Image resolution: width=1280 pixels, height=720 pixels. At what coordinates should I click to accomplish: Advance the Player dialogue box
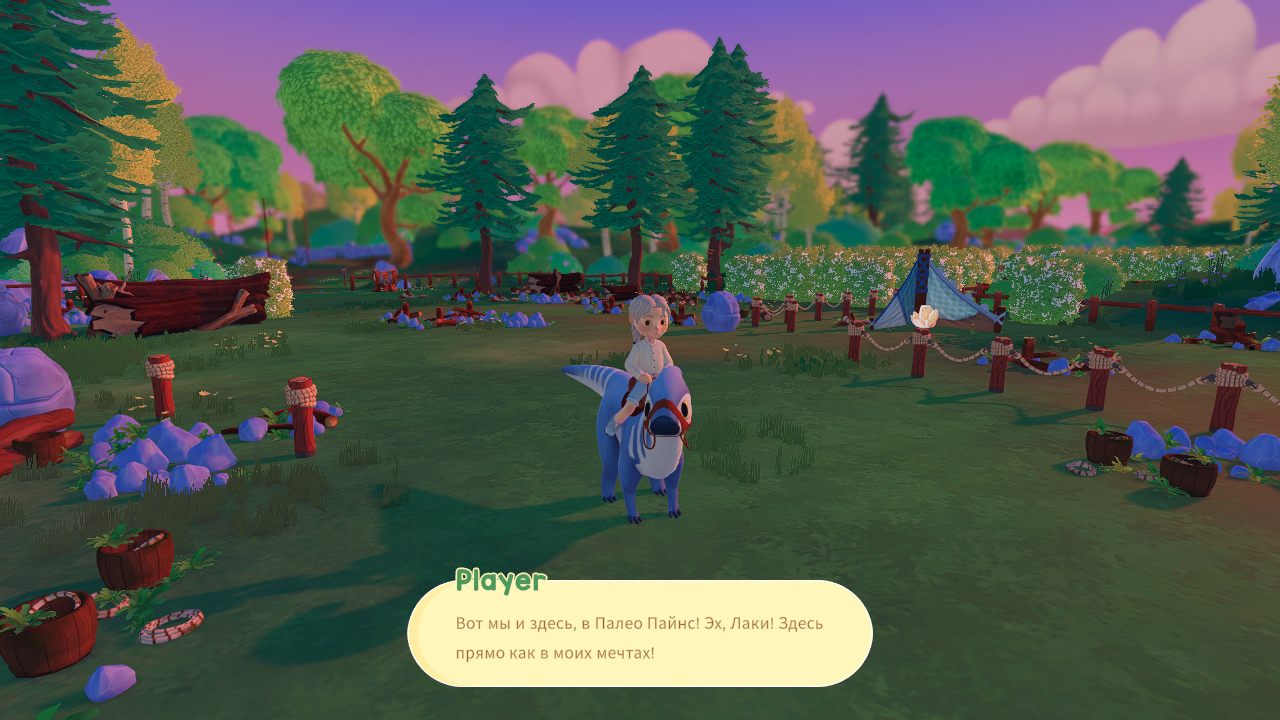pyautogui.click(x=640, y=634)
